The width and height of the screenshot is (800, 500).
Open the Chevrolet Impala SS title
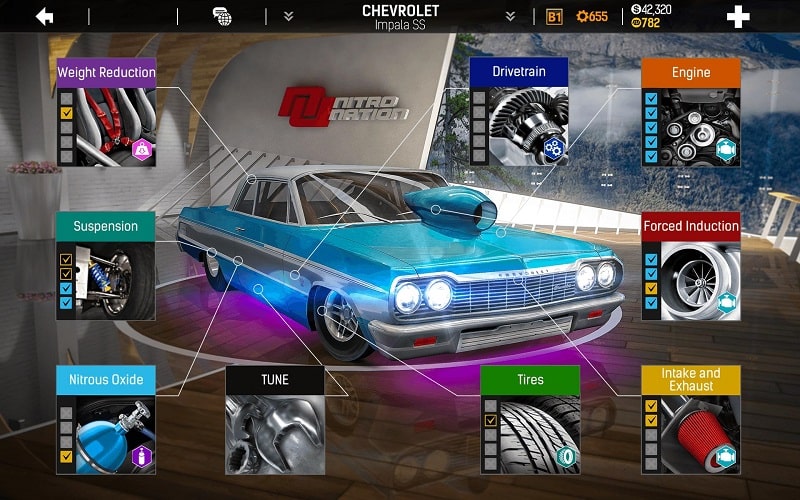400,17
